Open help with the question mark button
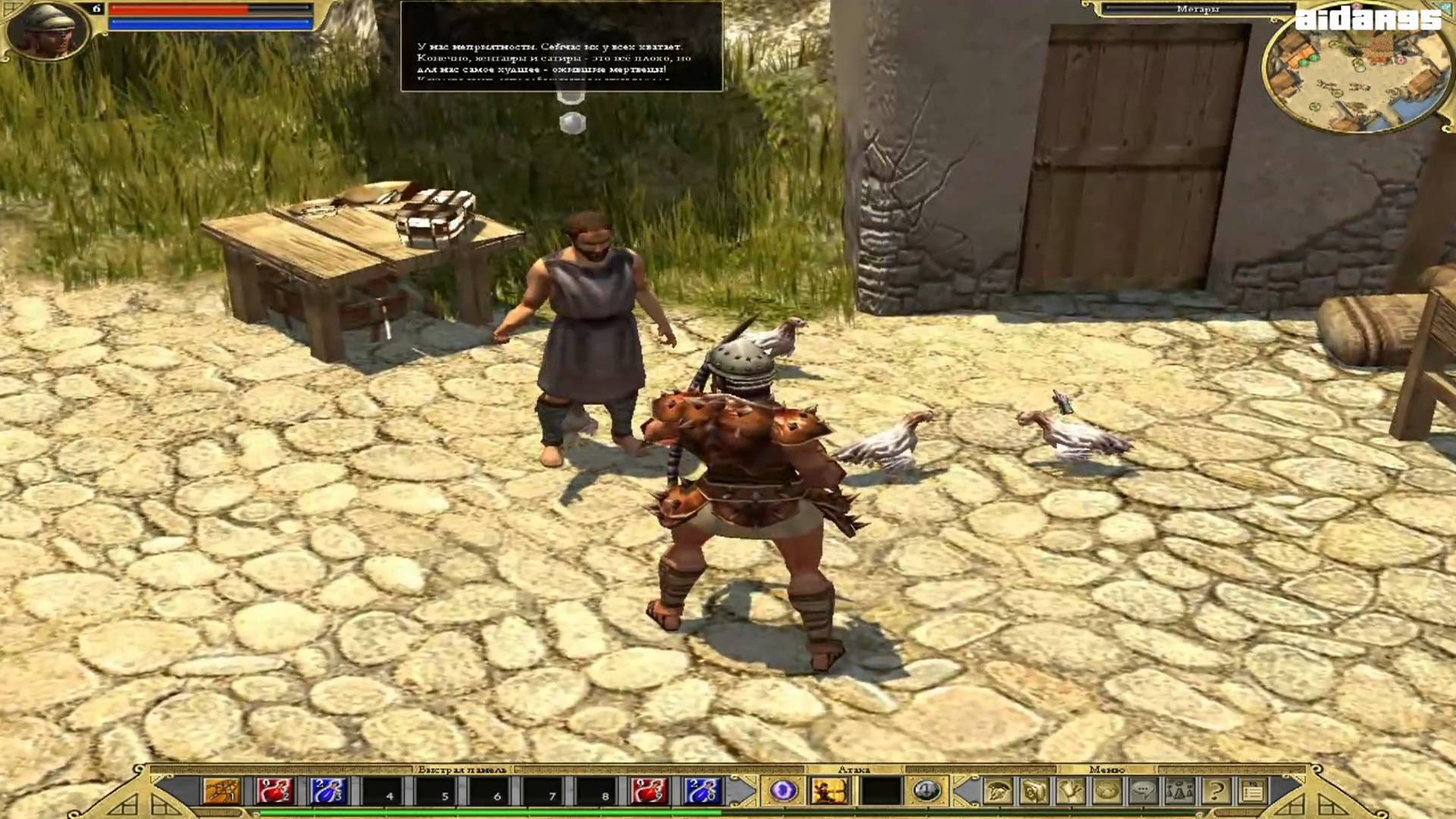This screenshot has height=819, width=1456. click(x=1216, y=792)
